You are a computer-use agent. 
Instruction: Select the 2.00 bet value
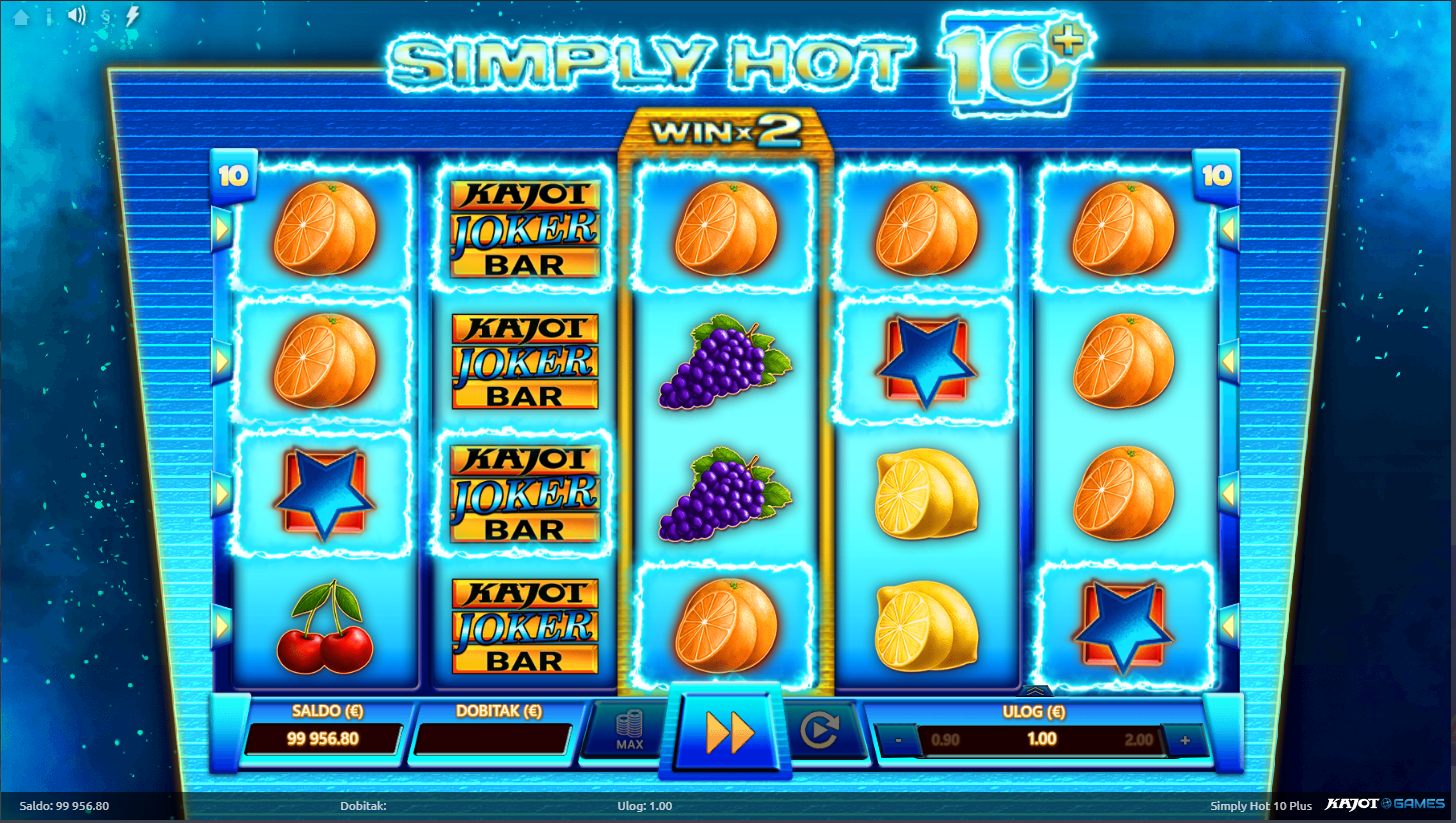[1138, 741]
